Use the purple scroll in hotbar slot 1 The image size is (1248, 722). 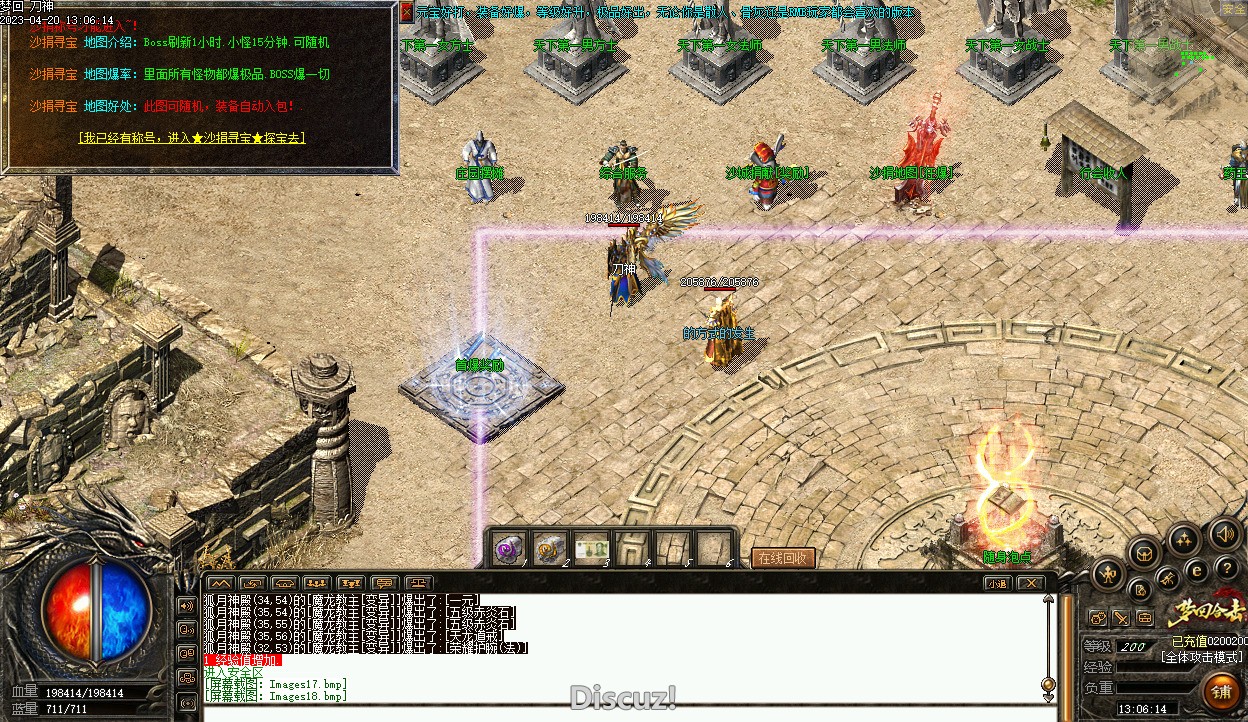click(510, 549)
